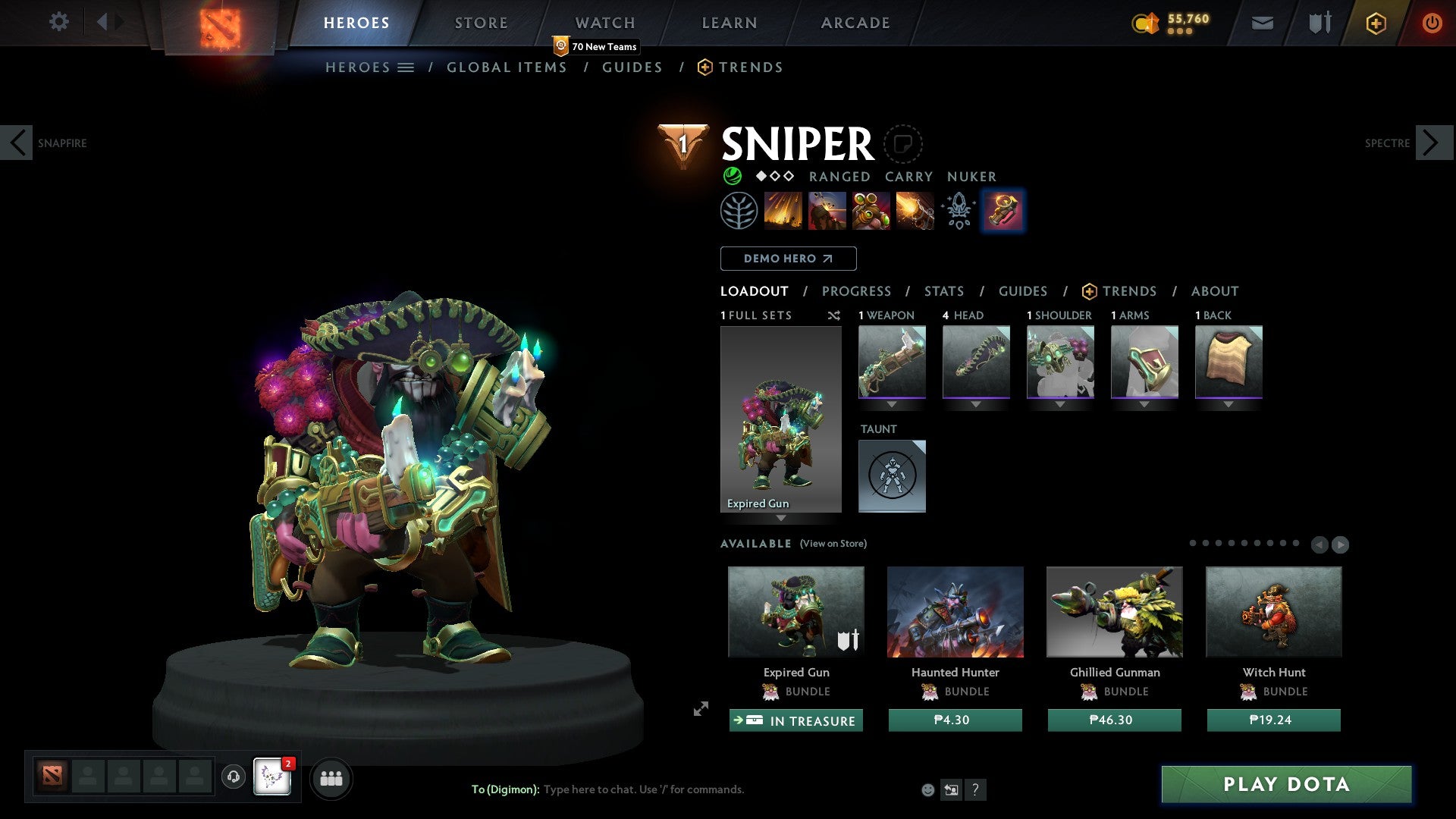Select the Assassinate ultimate ability icon

tap(914, 211)
